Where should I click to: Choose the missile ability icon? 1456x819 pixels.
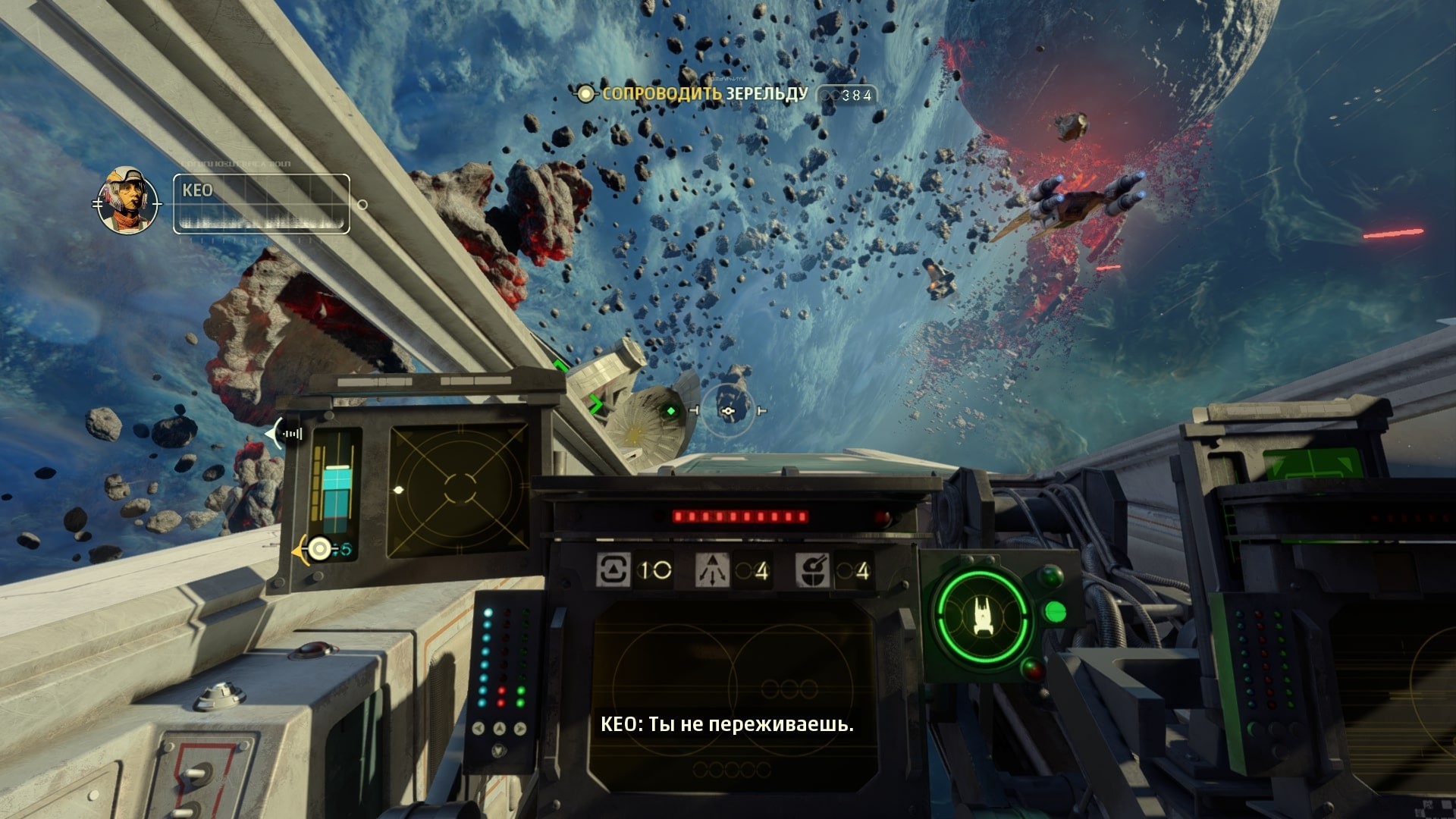click(x=712, y=570)
